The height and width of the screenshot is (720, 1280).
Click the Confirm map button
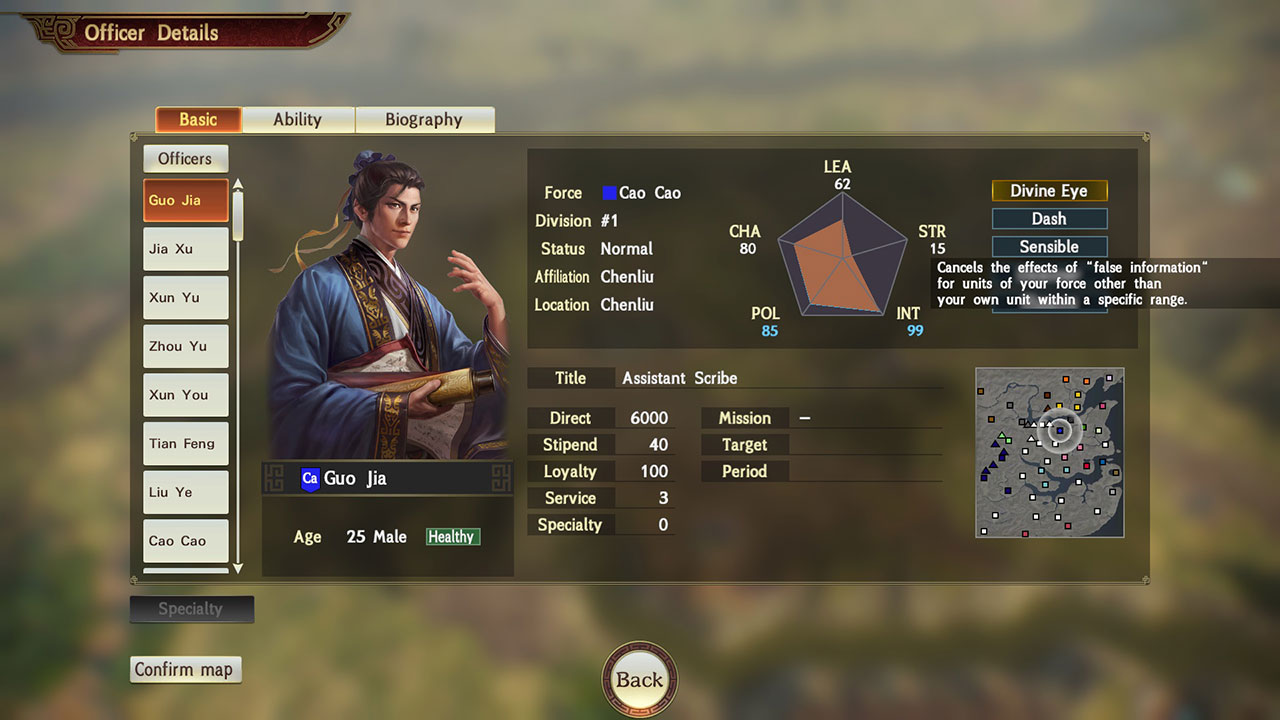pyautogui.click(x=185, y=670)
